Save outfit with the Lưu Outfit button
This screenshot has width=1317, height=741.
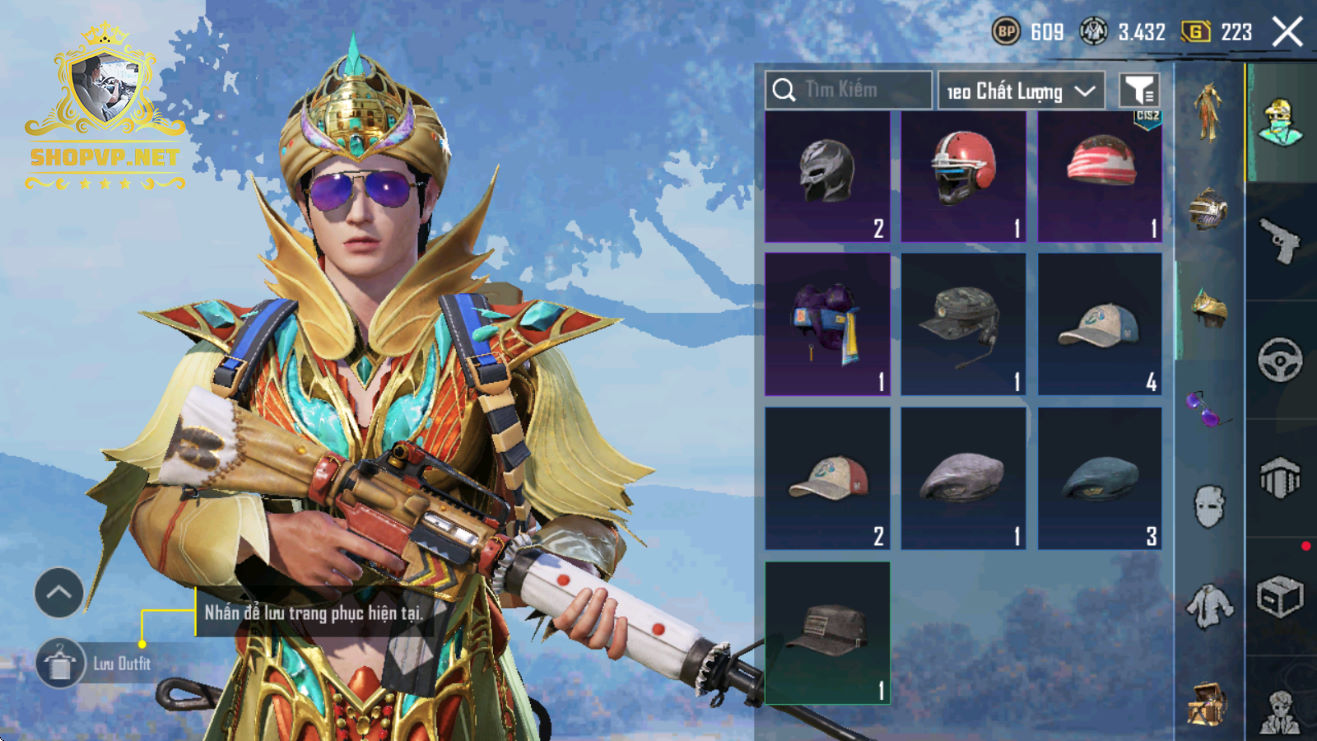pyautogui.click(x=60, y=663)
